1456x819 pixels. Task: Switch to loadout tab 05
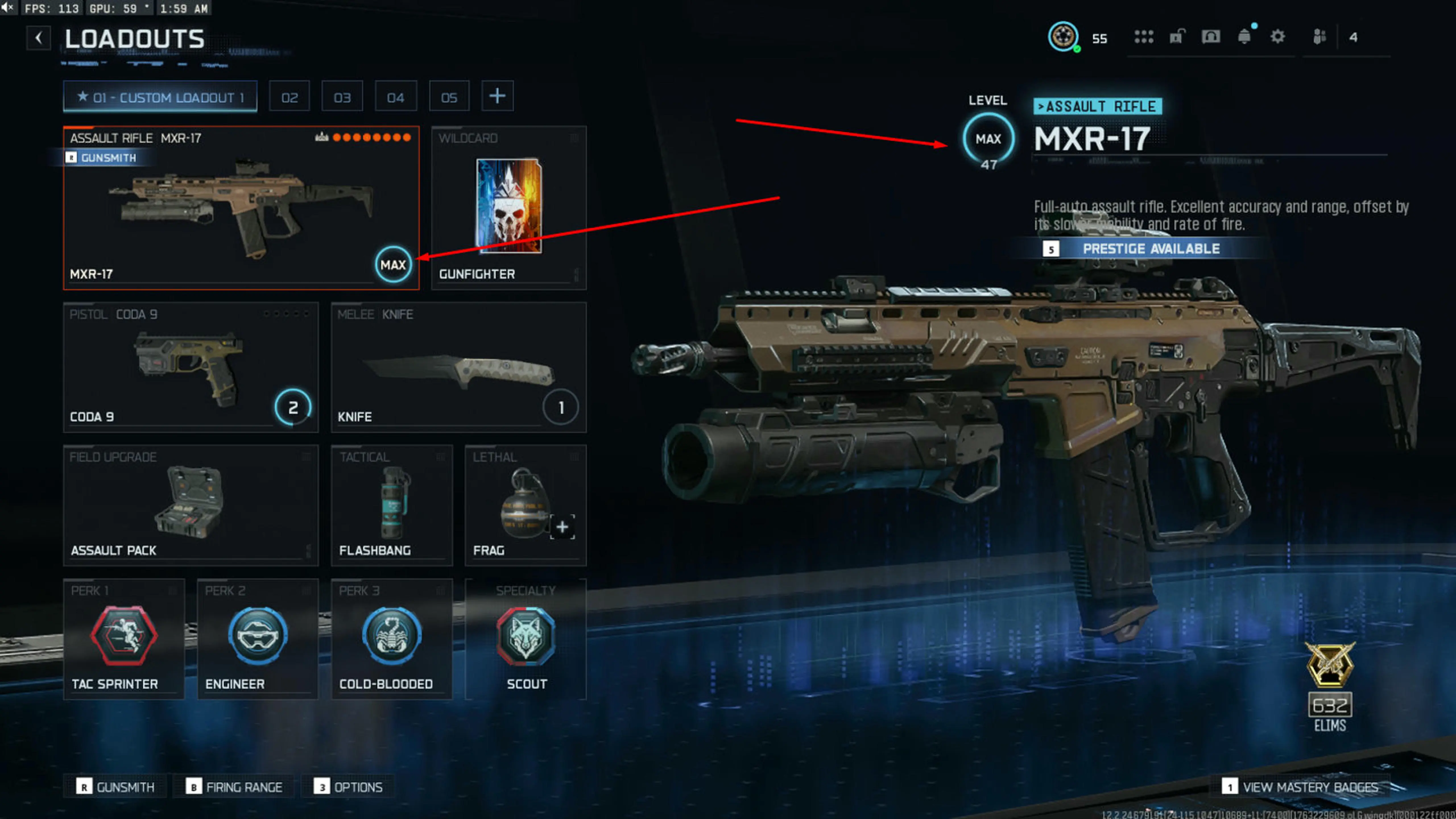449,96
